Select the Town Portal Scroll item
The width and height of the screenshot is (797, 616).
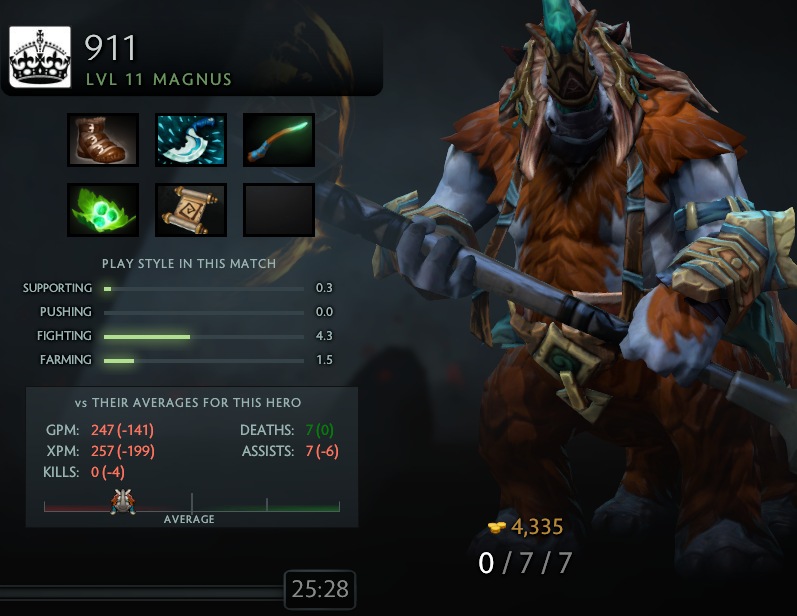pos(191,210)
